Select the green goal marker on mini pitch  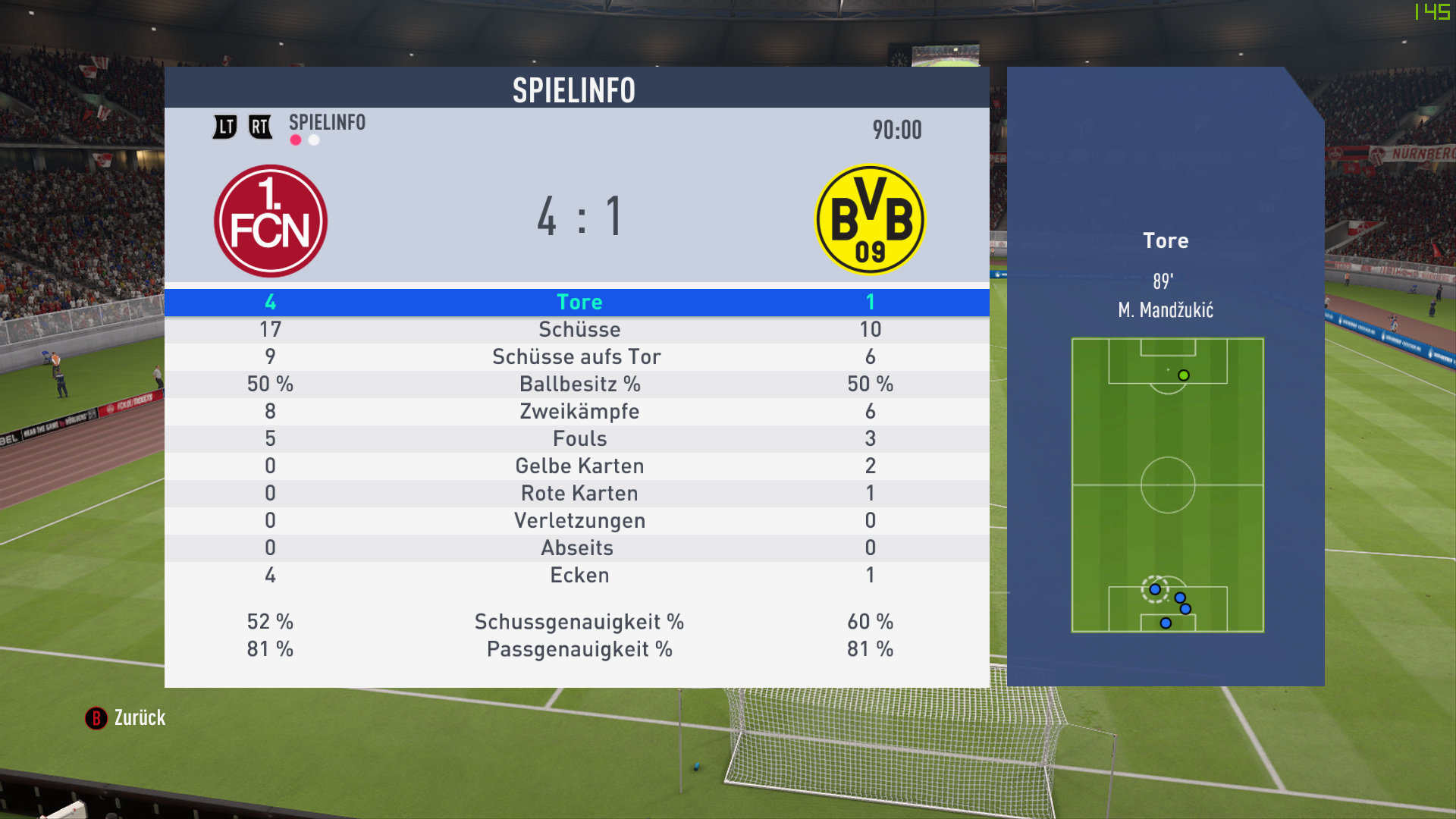coord(1184,375)
